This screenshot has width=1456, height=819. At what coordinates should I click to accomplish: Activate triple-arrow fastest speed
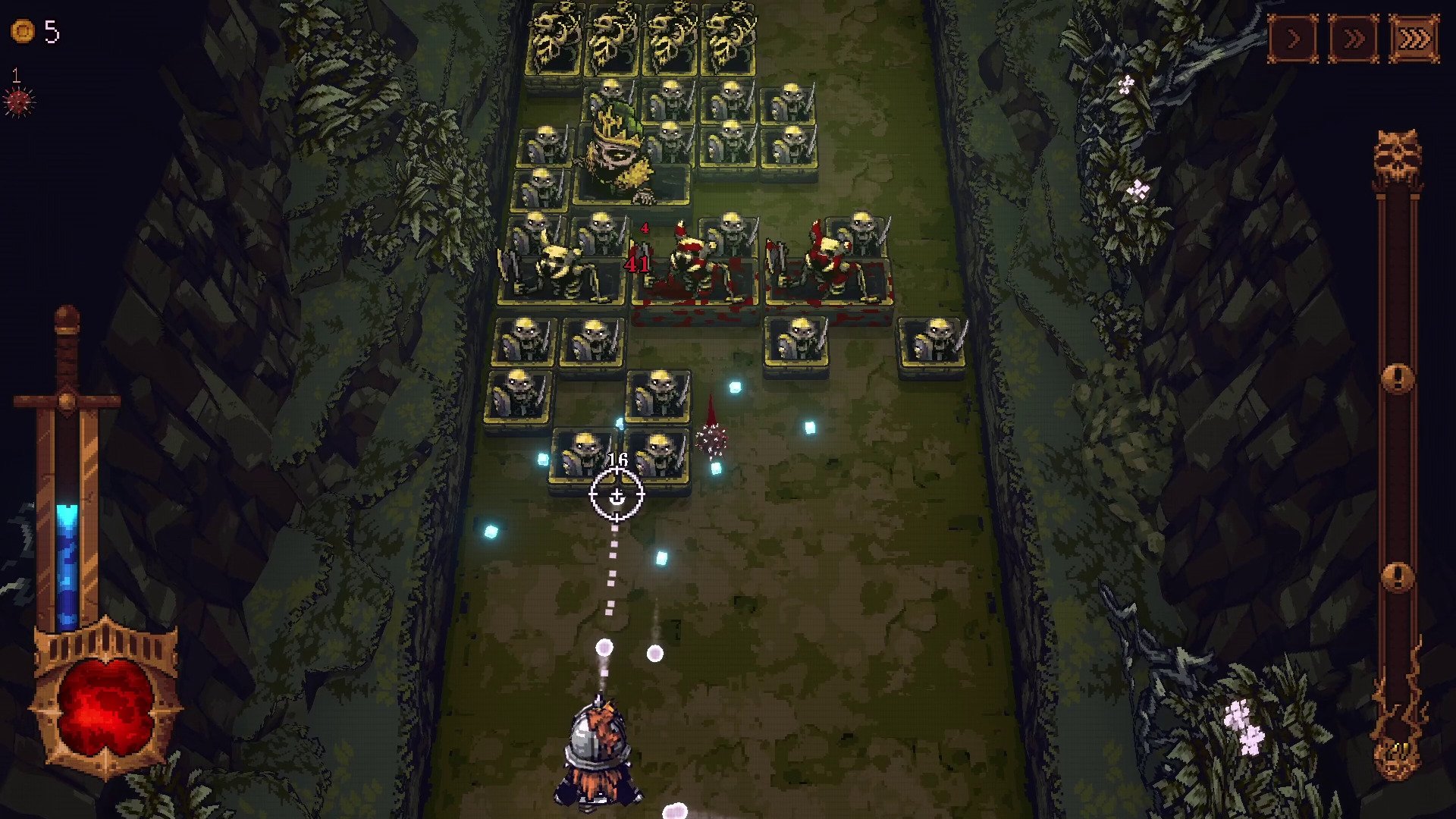1414,39
